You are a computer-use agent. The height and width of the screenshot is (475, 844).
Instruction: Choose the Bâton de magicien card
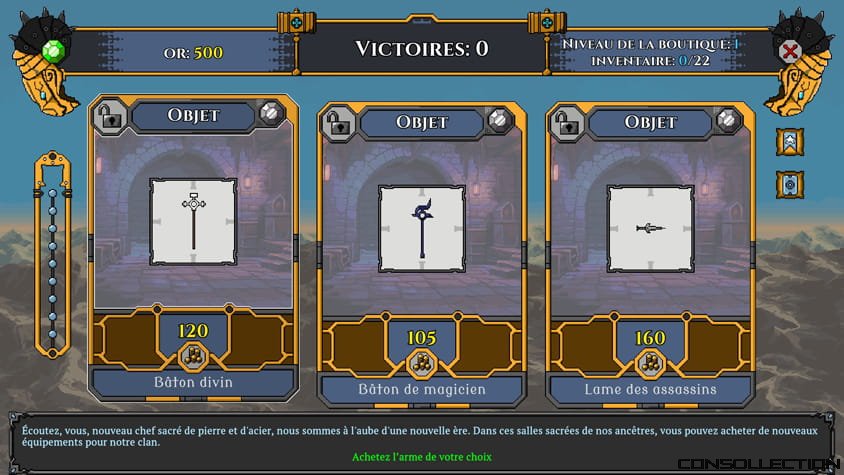421,228
